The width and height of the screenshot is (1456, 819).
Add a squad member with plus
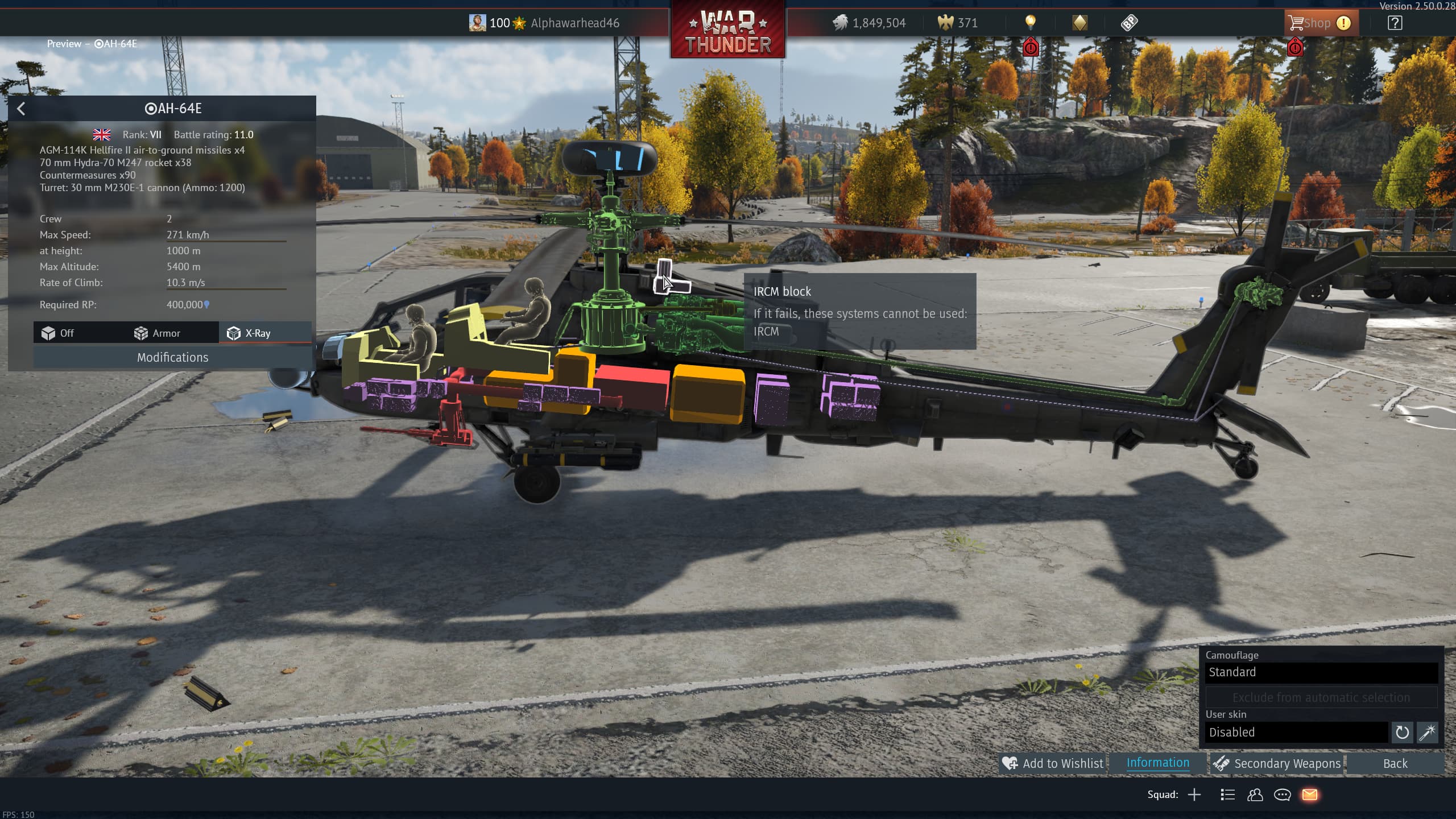click(1194, 795)
